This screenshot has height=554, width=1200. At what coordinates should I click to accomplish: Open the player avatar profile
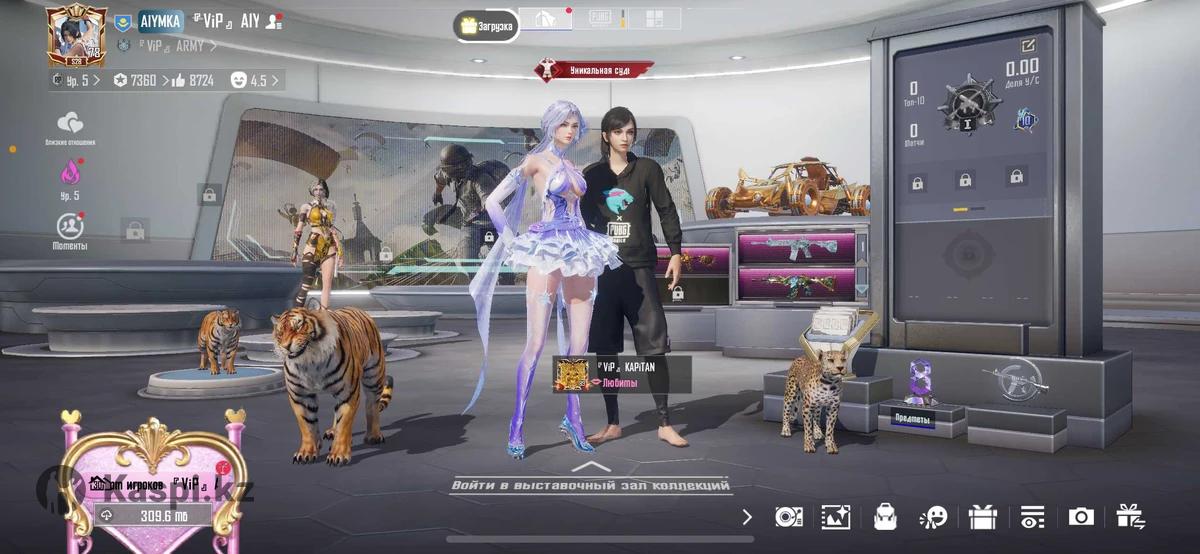pos(76,35)
